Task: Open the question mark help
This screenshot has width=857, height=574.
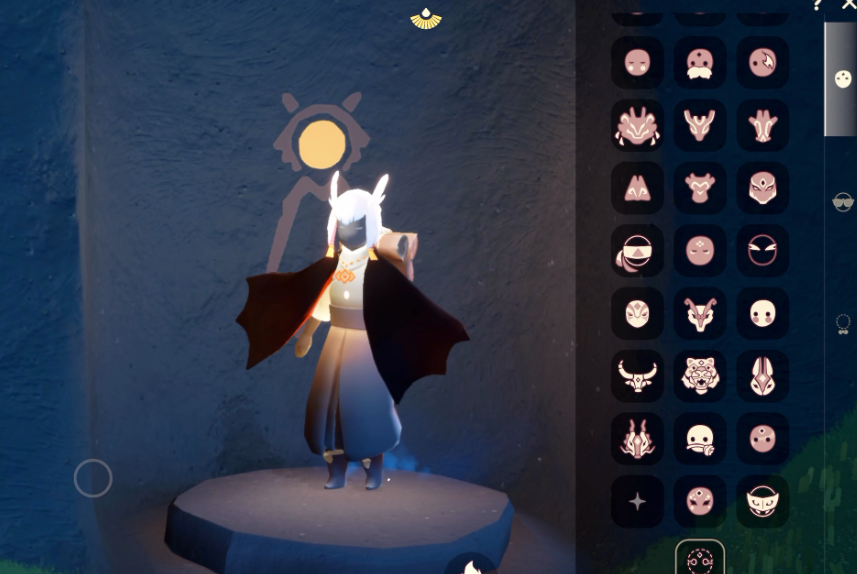Action: pyautogui.click(x=818, y=5)
